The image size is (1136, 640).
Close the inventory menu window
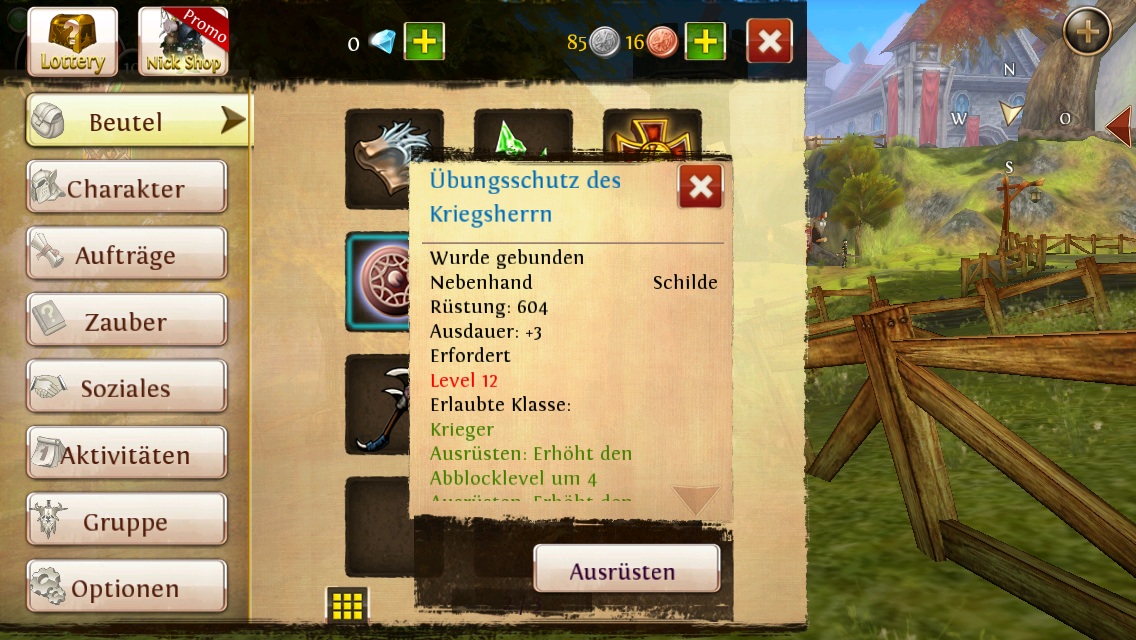coord(769,42)
